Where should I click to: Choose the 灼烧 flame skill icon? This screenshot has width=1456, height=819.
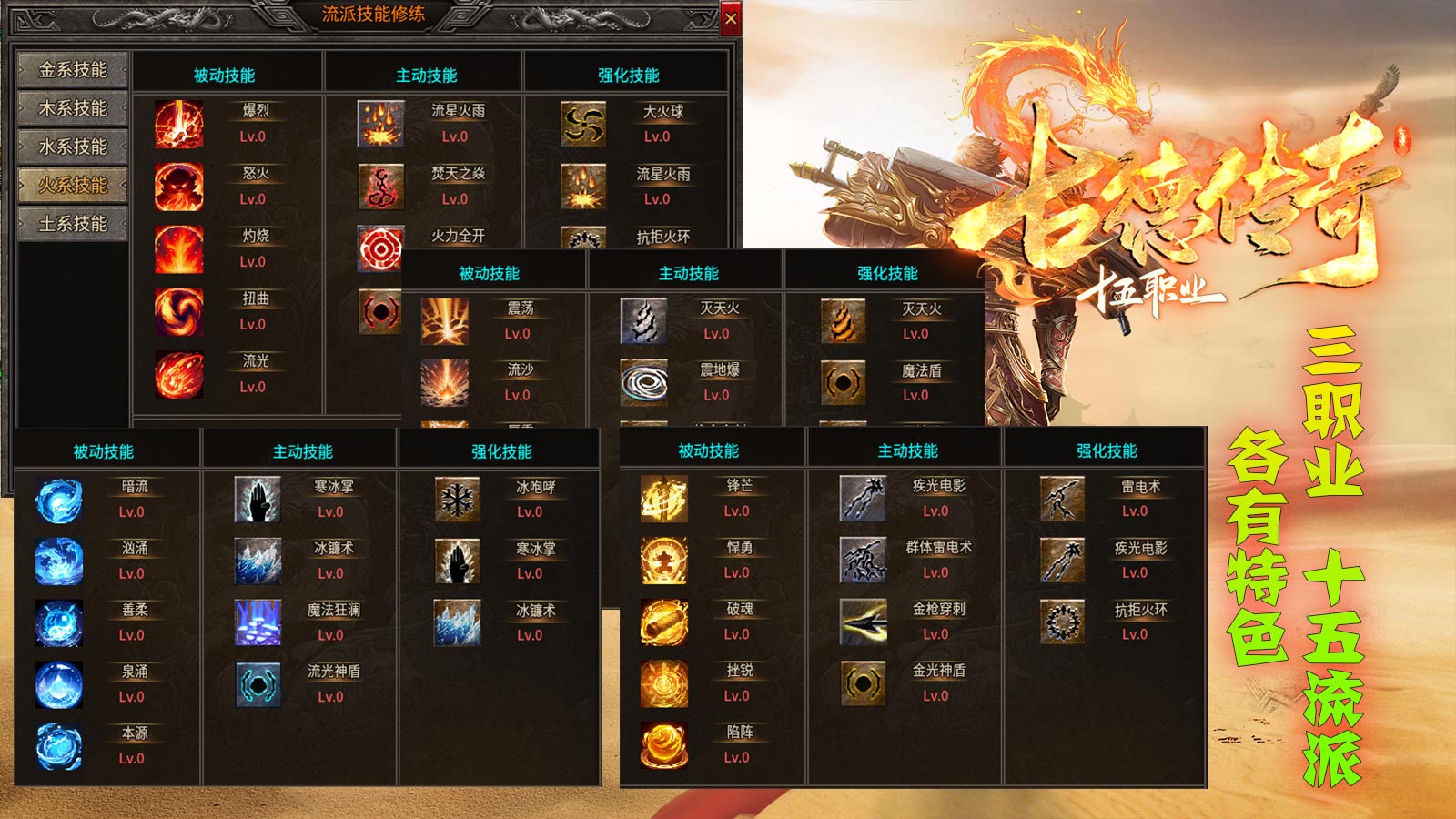tap(178, 249)
